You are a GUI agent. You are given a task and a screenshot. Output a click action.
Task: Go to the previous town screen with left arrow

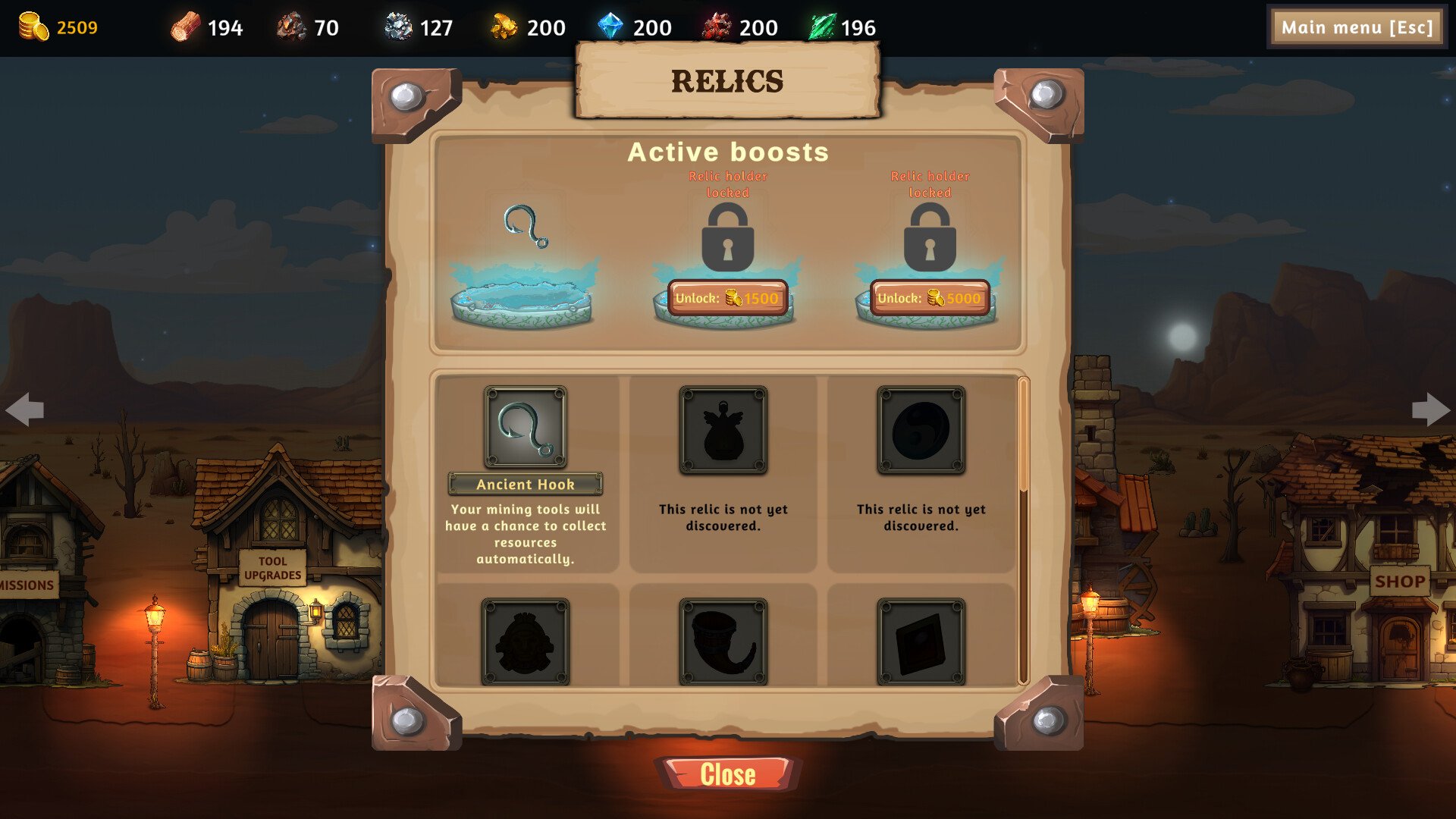24,409
